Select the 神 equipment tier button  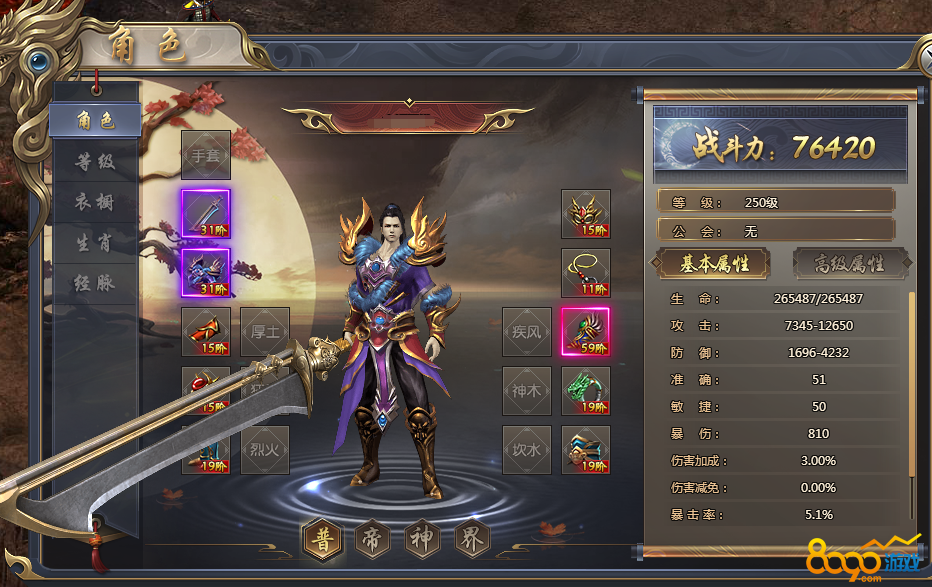click(x=421, y=539)
